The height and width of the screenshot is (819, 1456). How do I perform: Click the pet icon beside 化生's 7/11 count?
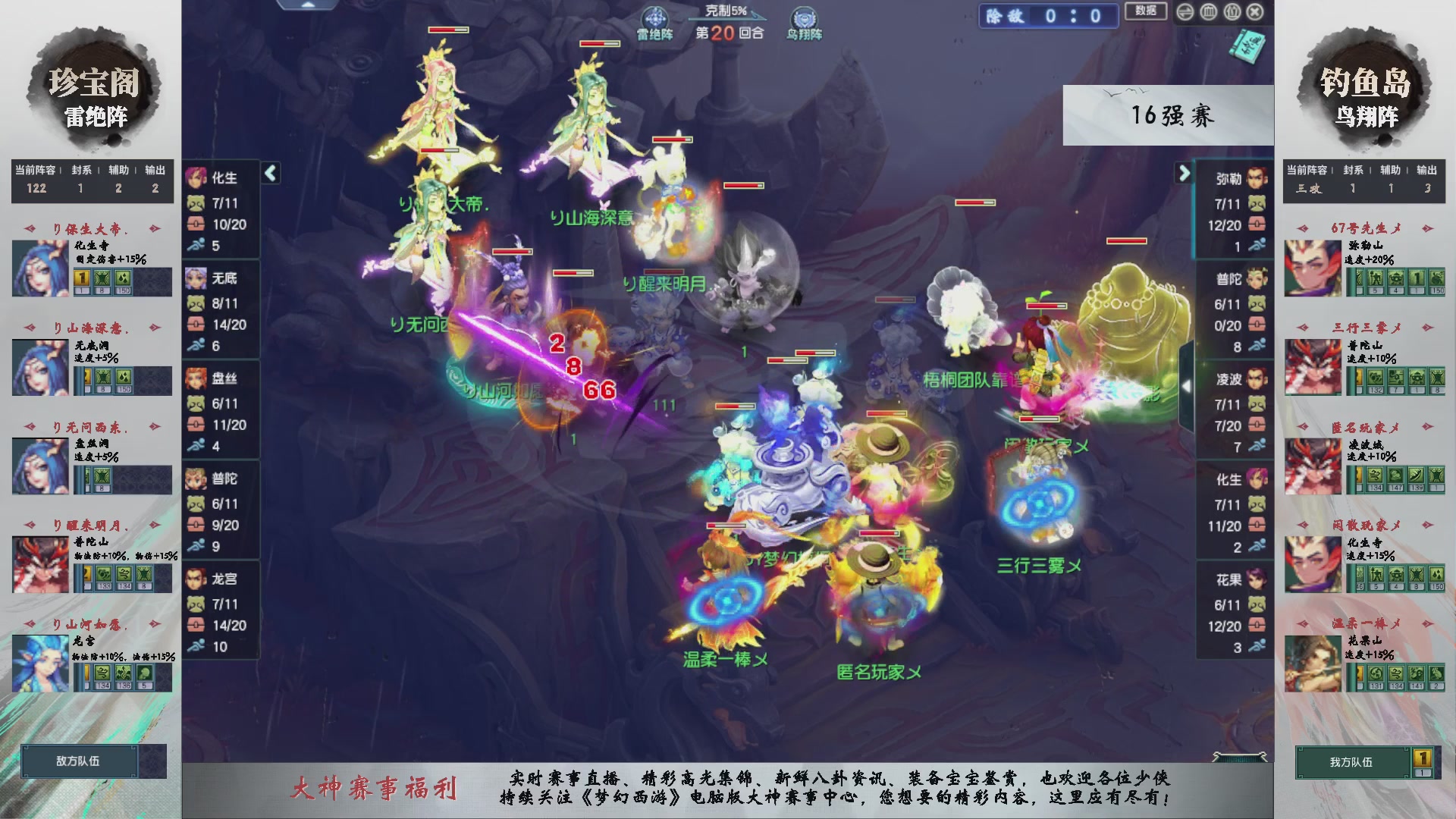pos(196,203)
